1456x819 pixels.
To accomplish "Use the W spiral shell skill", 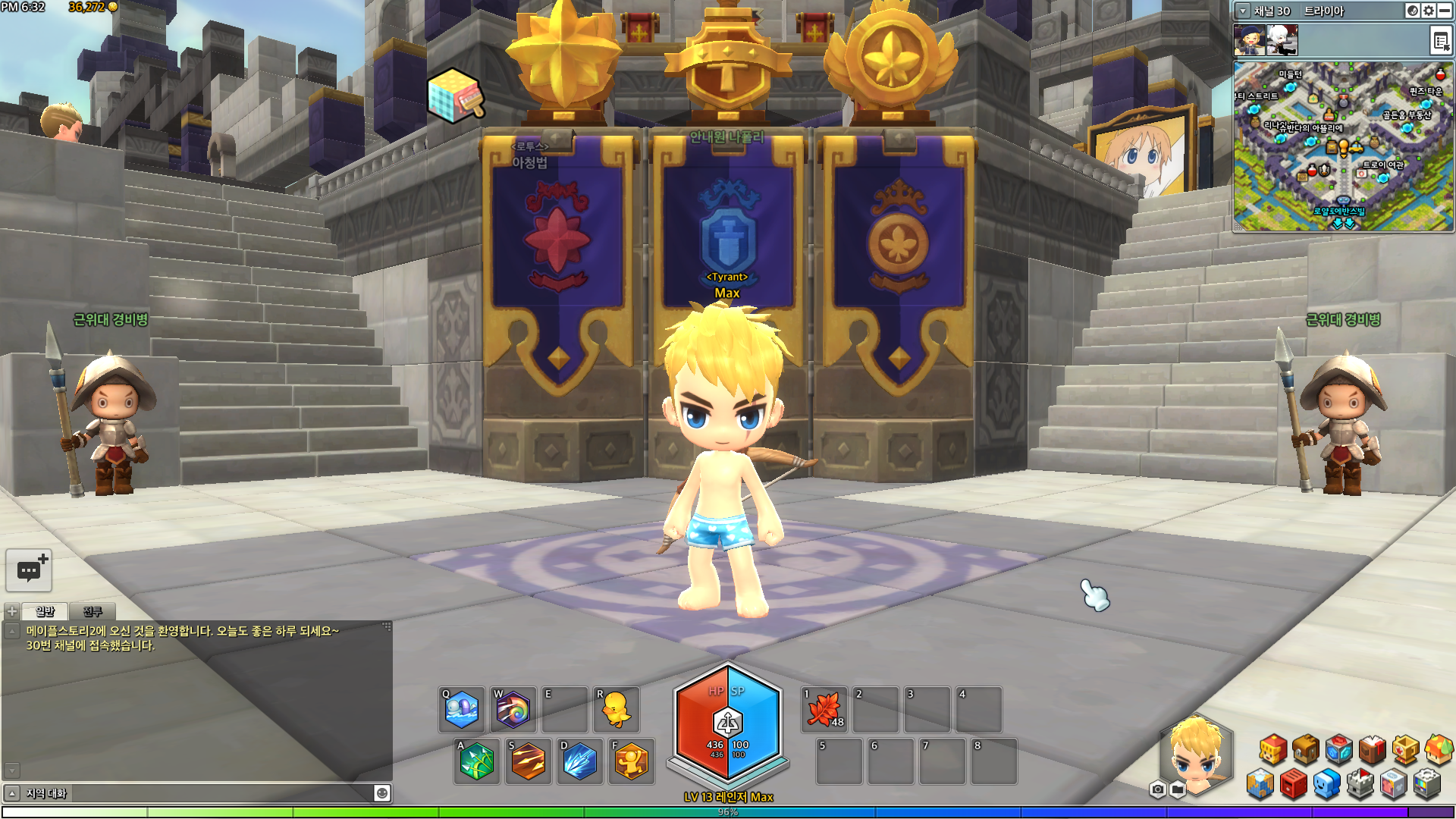I will tap(513, 710).
